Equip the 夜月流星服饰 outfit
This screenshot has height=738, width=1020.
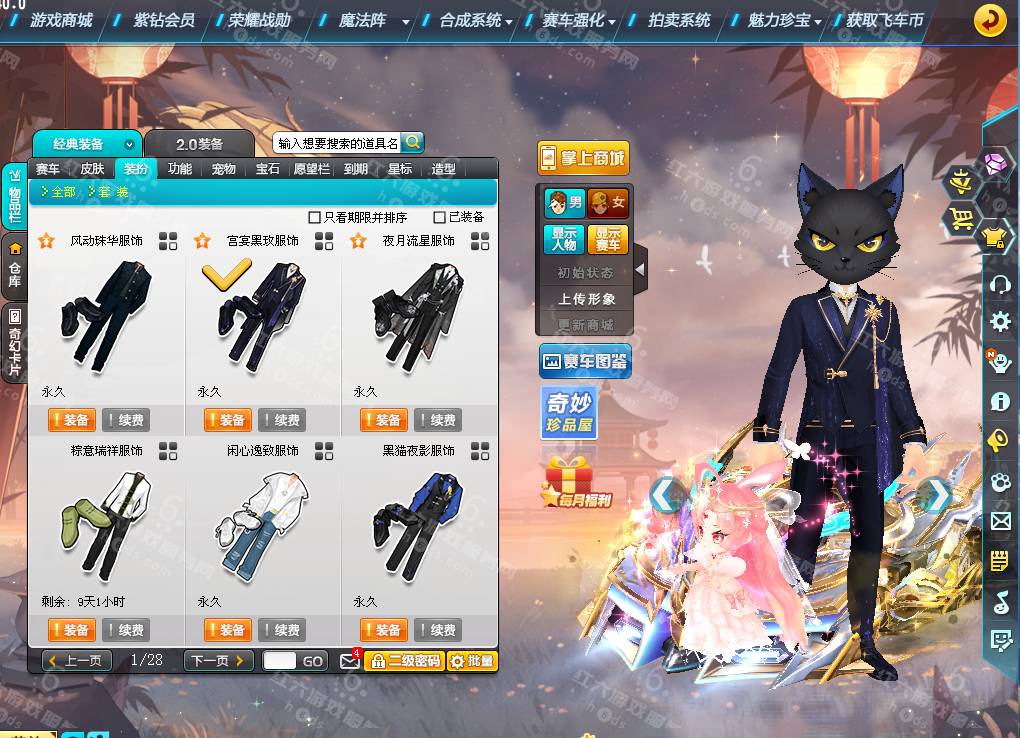pyautogui.click(x=382, y=420)
